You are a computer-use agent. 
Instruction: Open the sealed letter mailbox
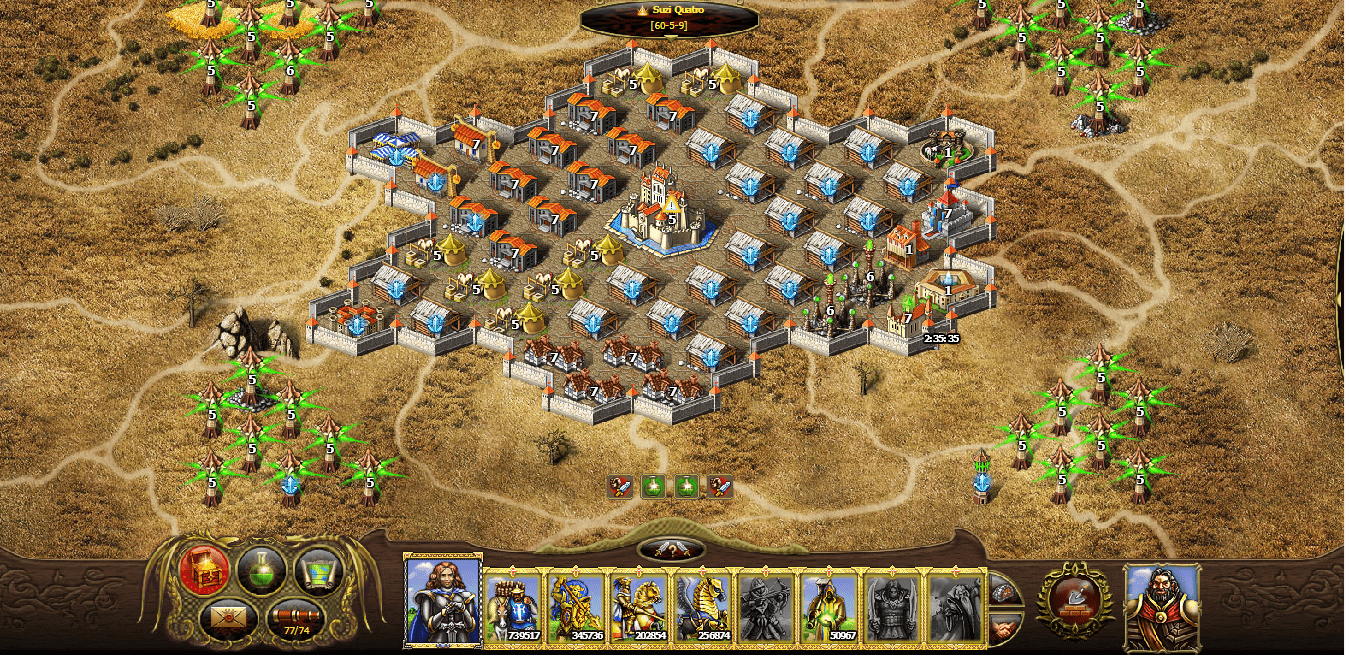(x=229, y=621)
